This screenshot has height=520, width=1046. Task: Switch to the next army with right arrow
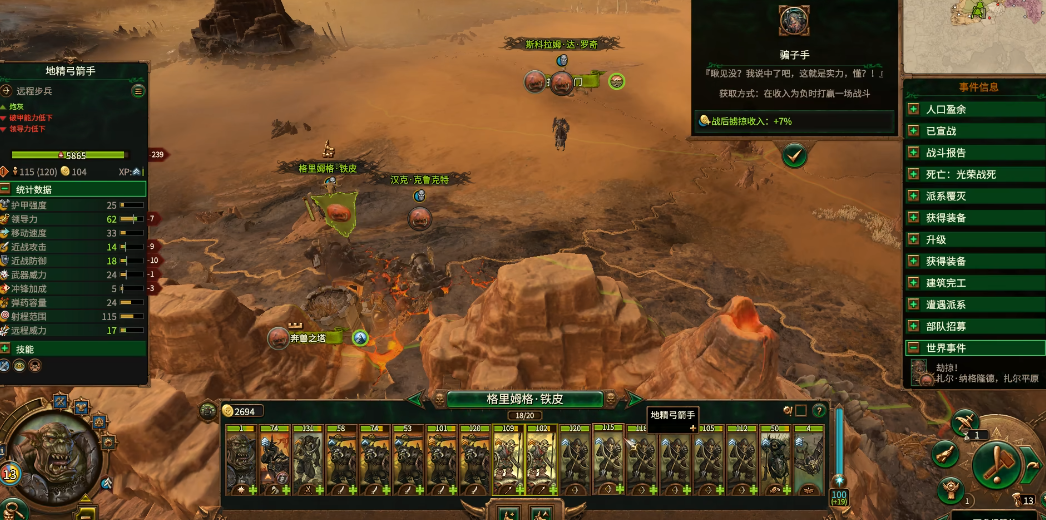(x=632, y=399)
